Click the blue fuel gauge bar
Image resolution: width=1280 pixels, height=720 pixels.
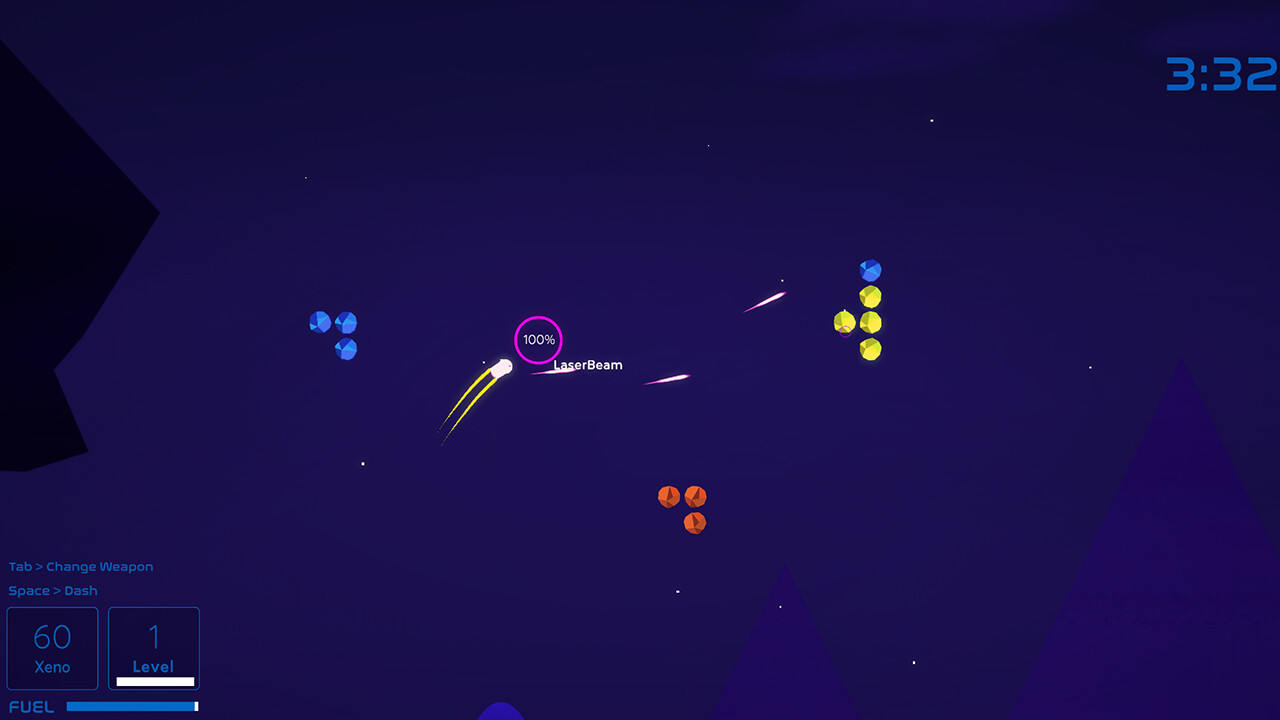click(133, 706)
